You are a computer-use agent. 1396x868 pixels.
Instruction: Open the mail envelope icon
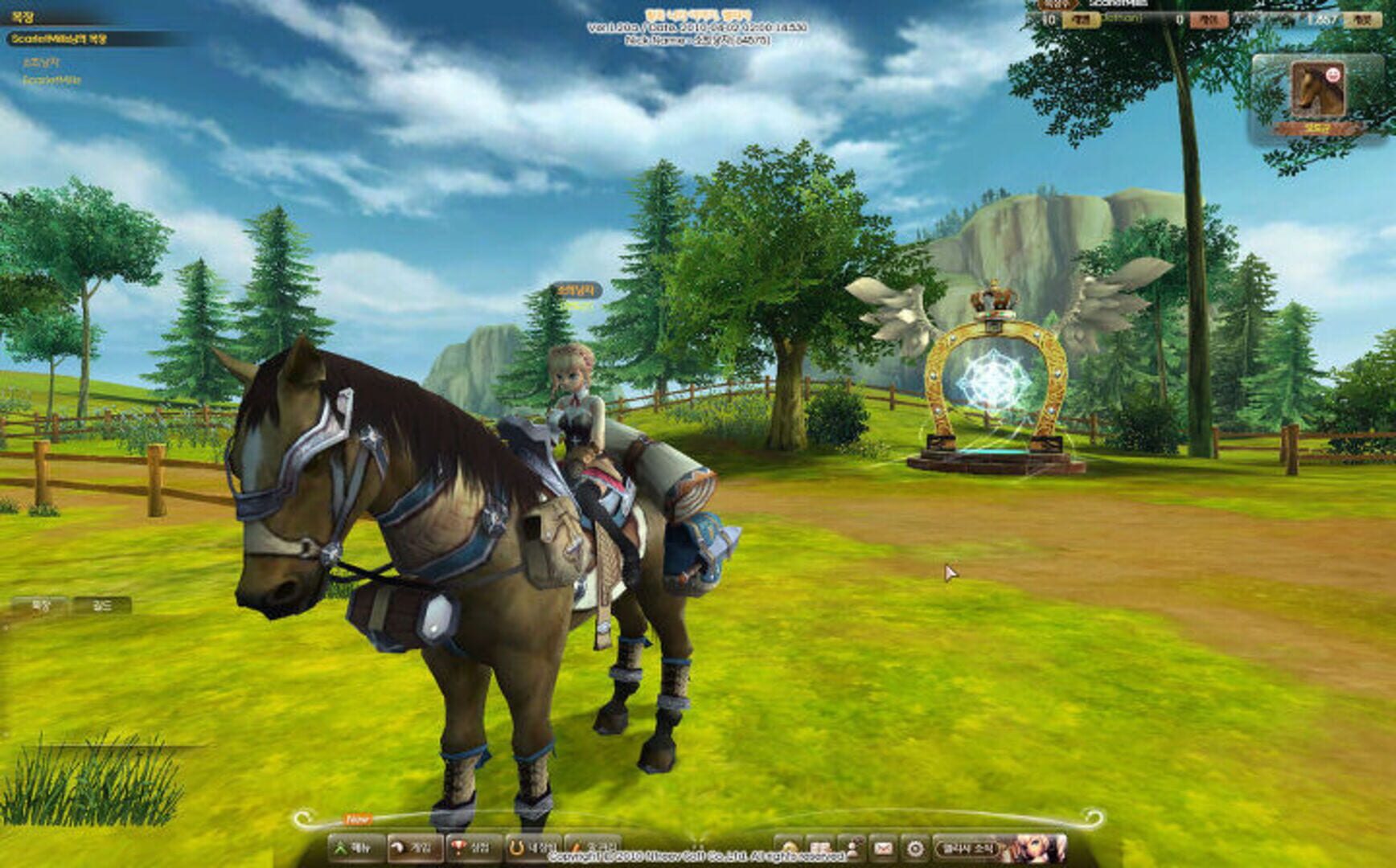[884, 848]
